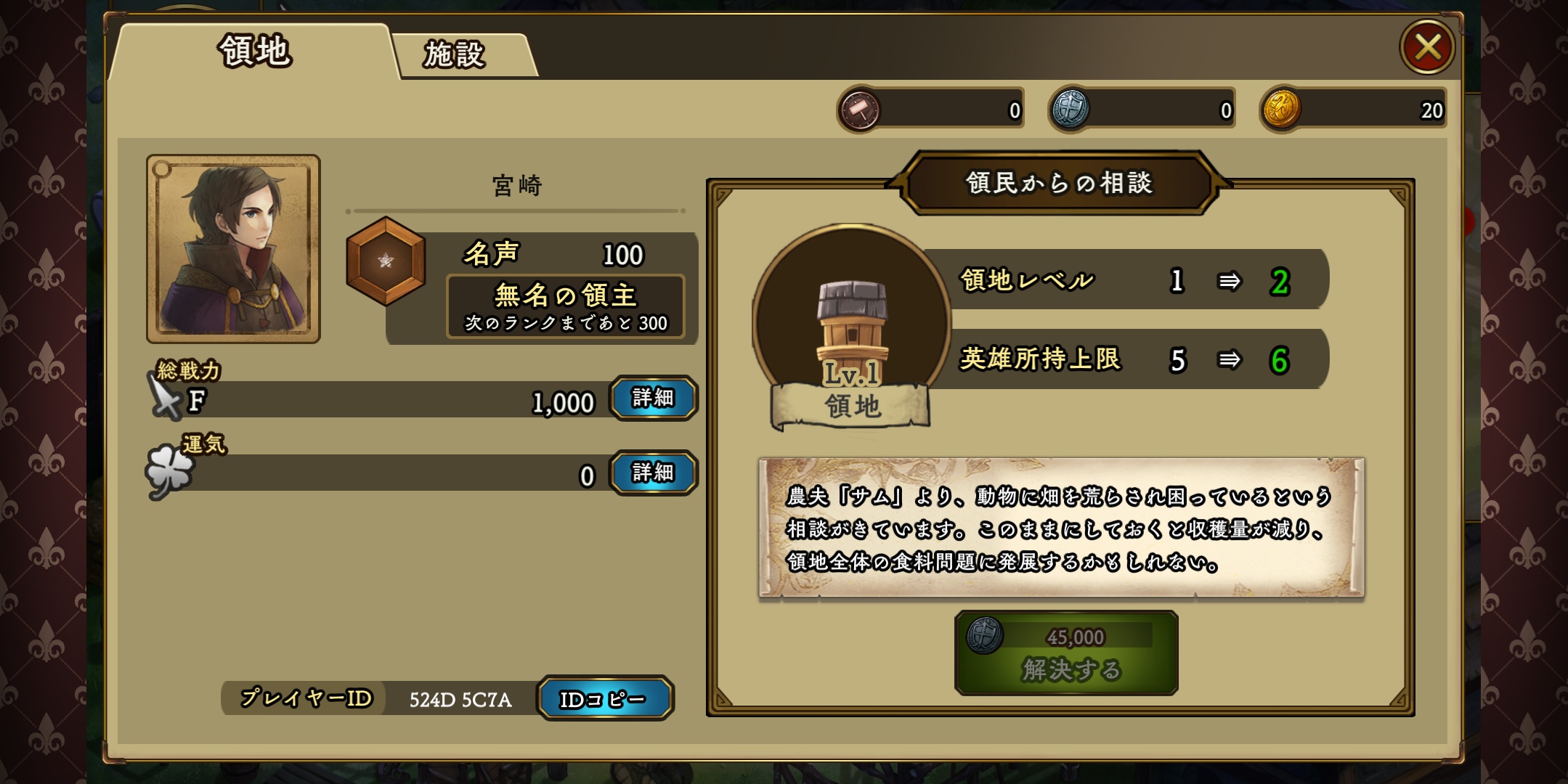Close the territory window with the X
The image size is (1568, 784).
(1426, 48)
